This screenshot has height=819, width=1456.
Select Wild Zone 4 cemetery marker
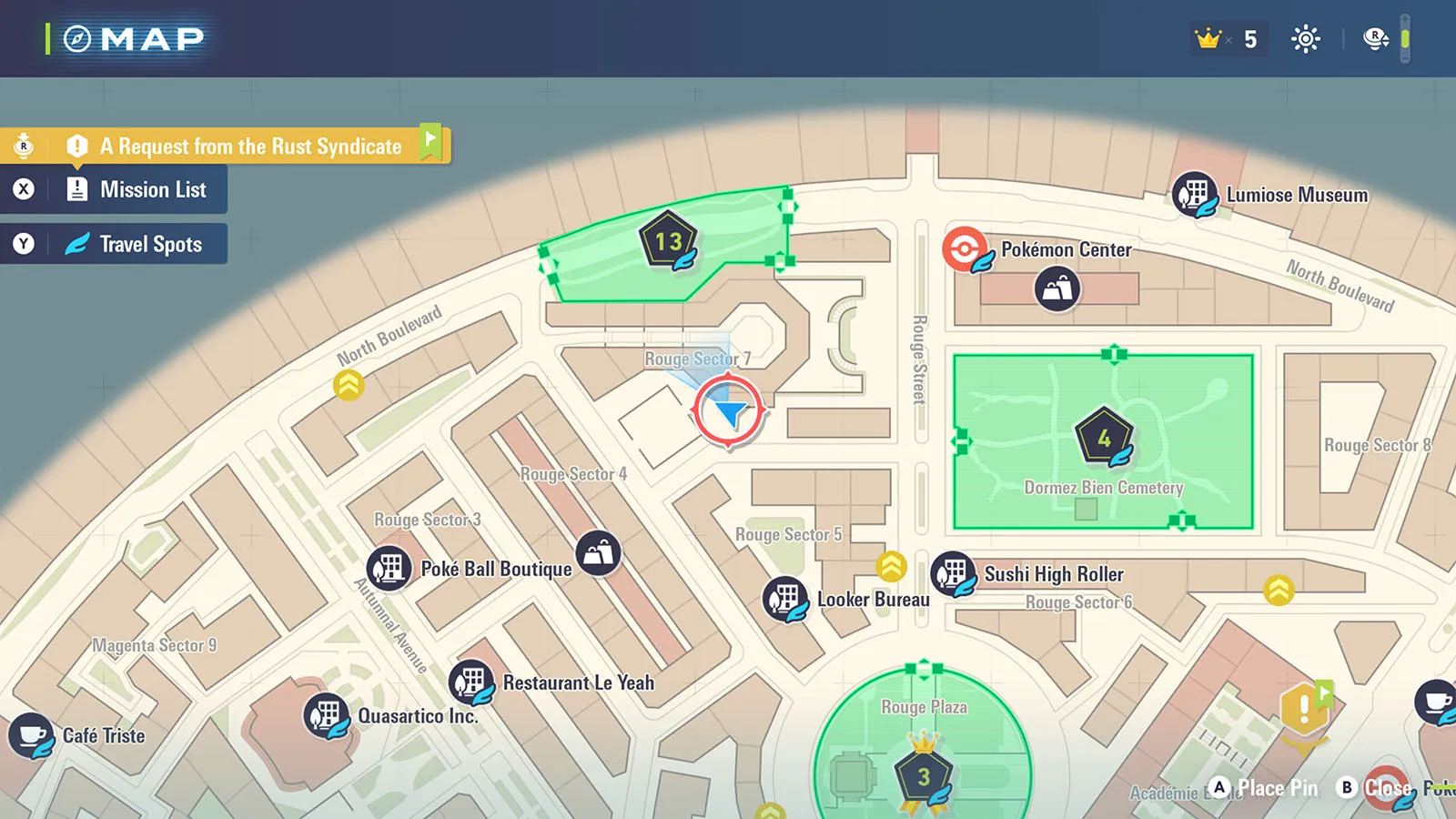click(x=1104, y=438)
